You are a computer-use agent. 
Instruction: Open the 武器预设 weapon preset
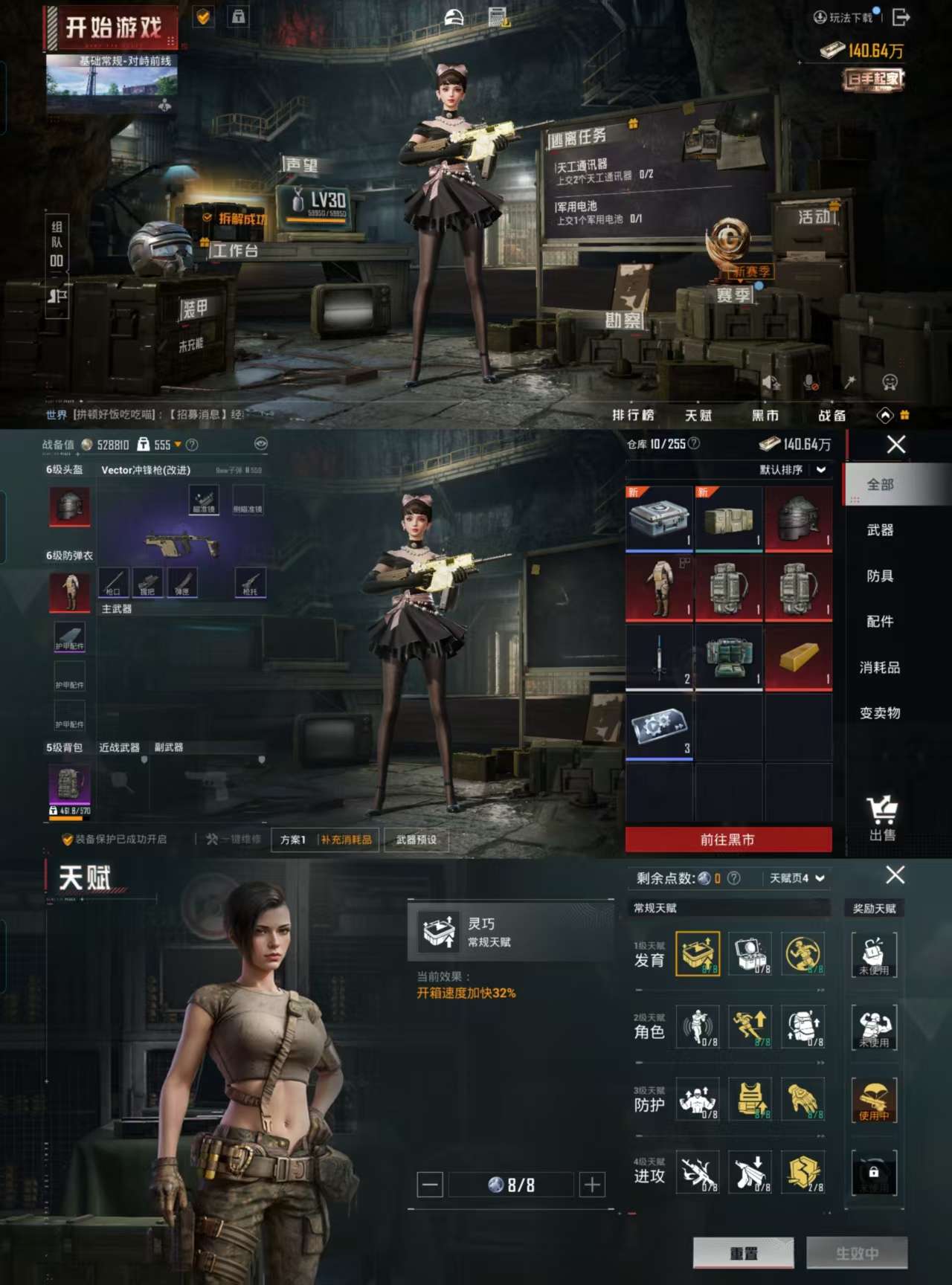point(416,840)
